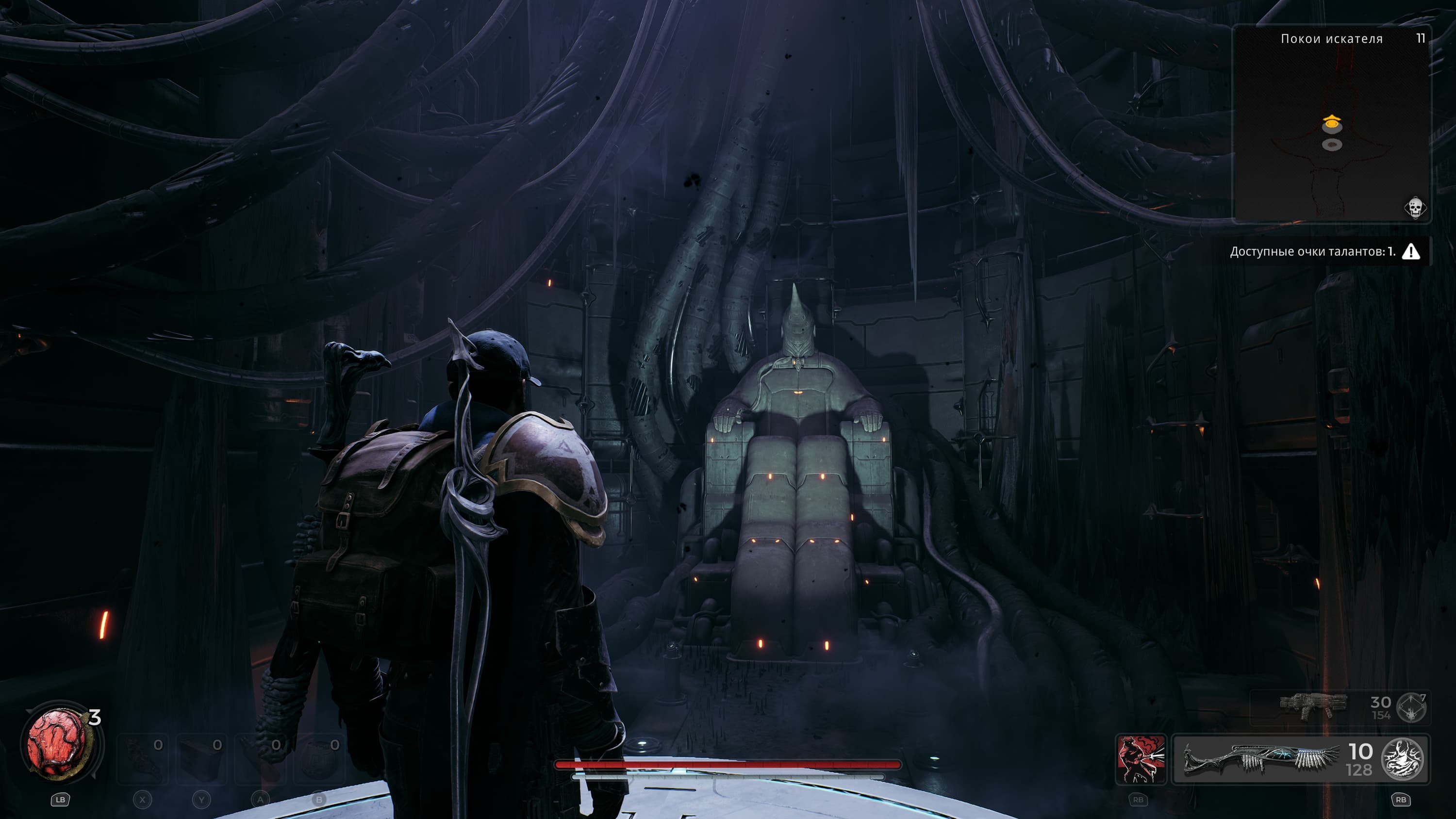Open the available talent points notification

point(1312,251)
